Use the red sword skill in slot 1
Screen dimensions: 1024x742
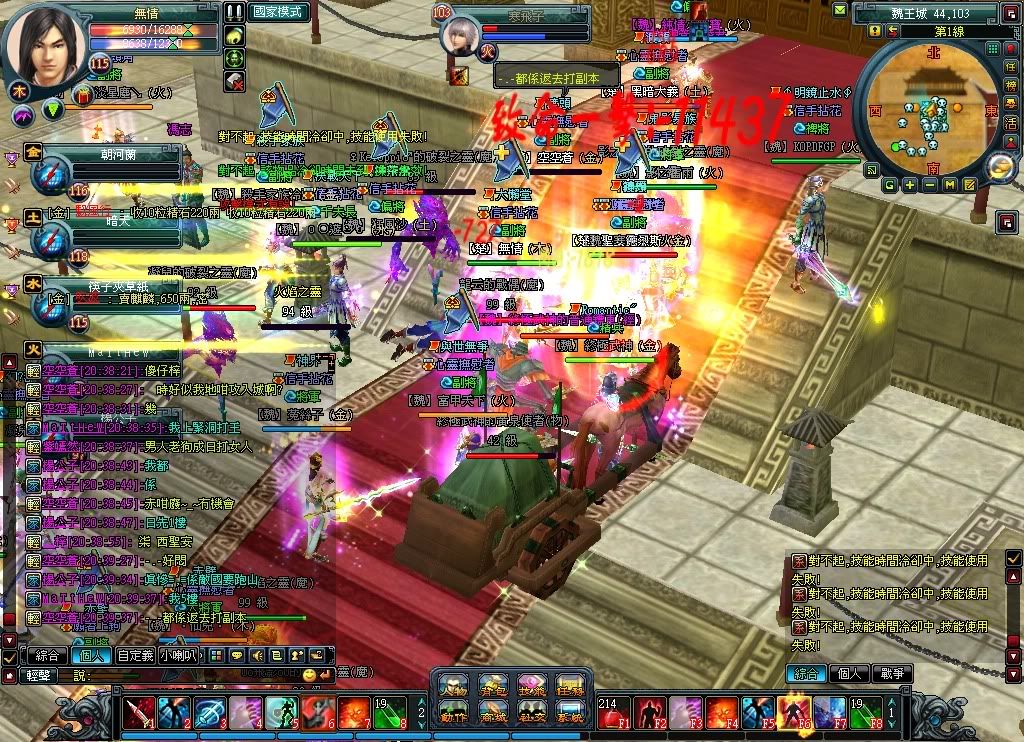tap(139, 713)
